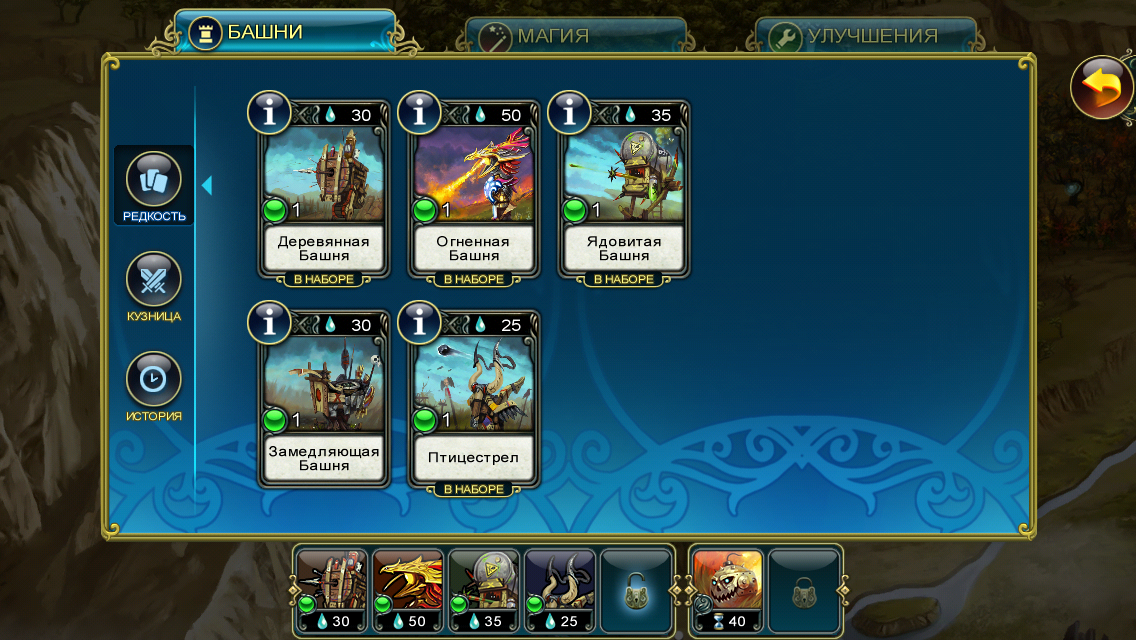Open info for Деревянная Башня
This screenshot has height=640, width=1136.
(x=269, y=113)
